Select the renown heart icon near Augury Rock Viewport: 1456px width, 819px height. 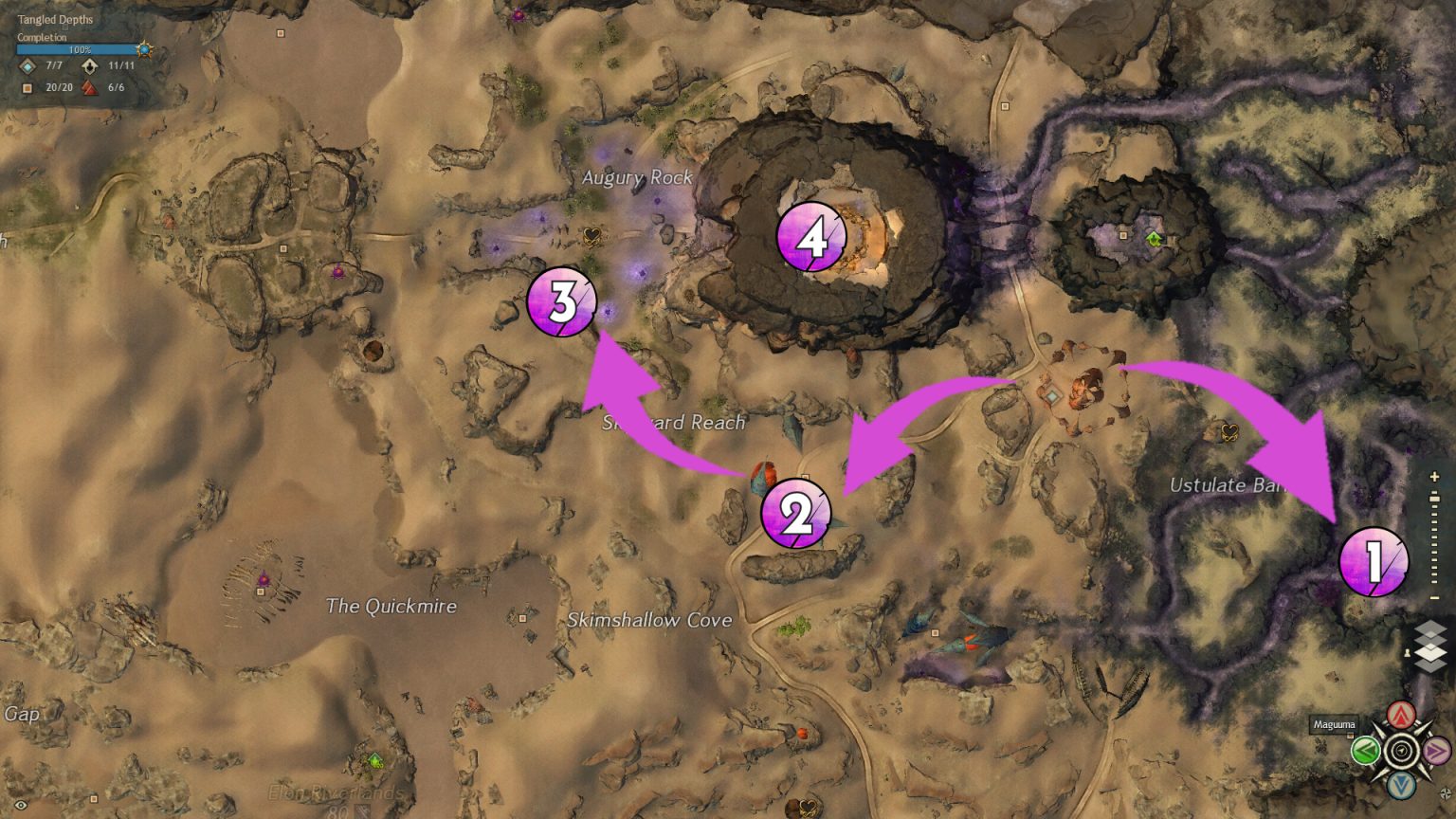pyautogui.click(x=591, y=236)
